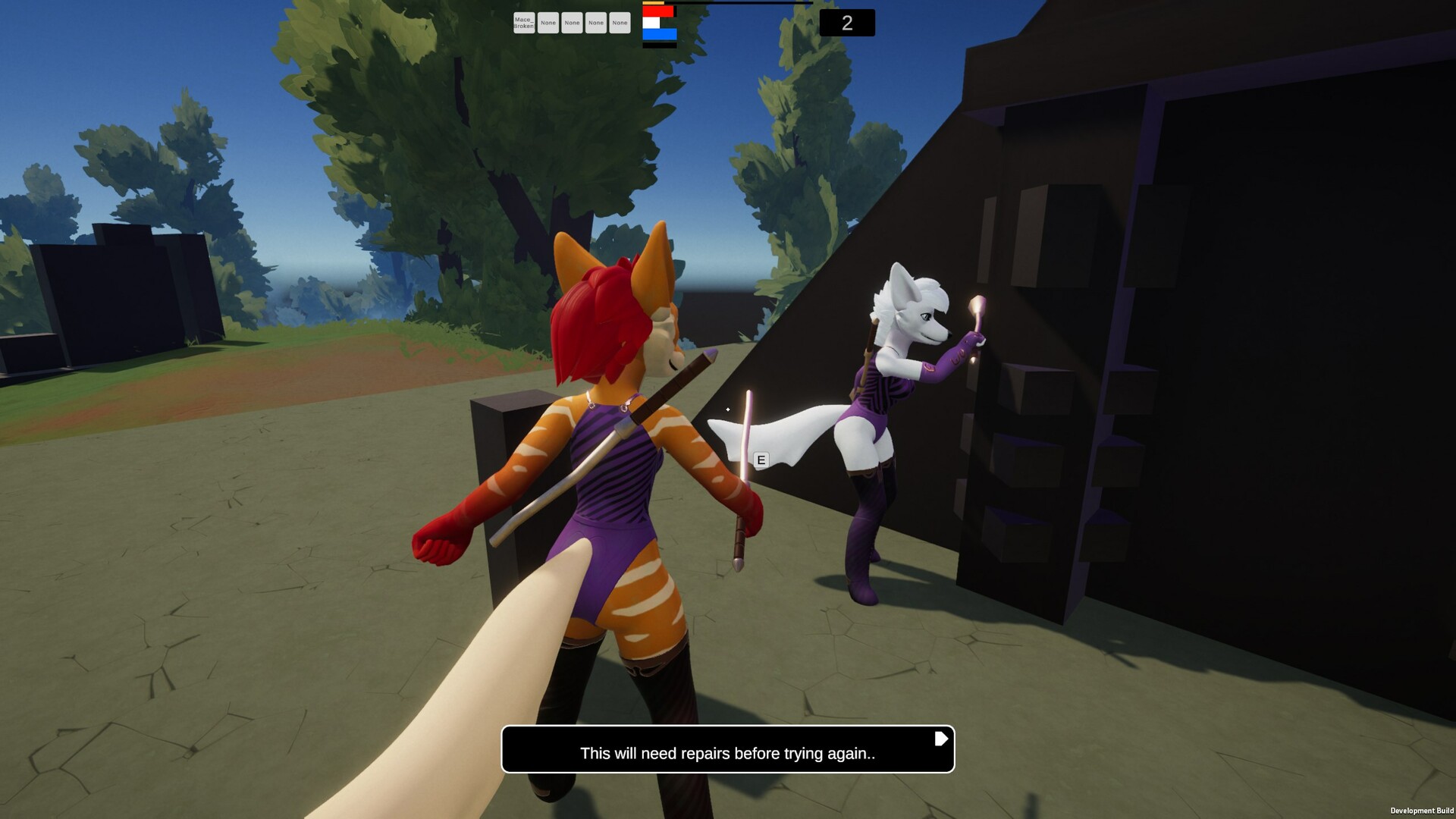Advance the dialogue with the arrow icon

940,739
